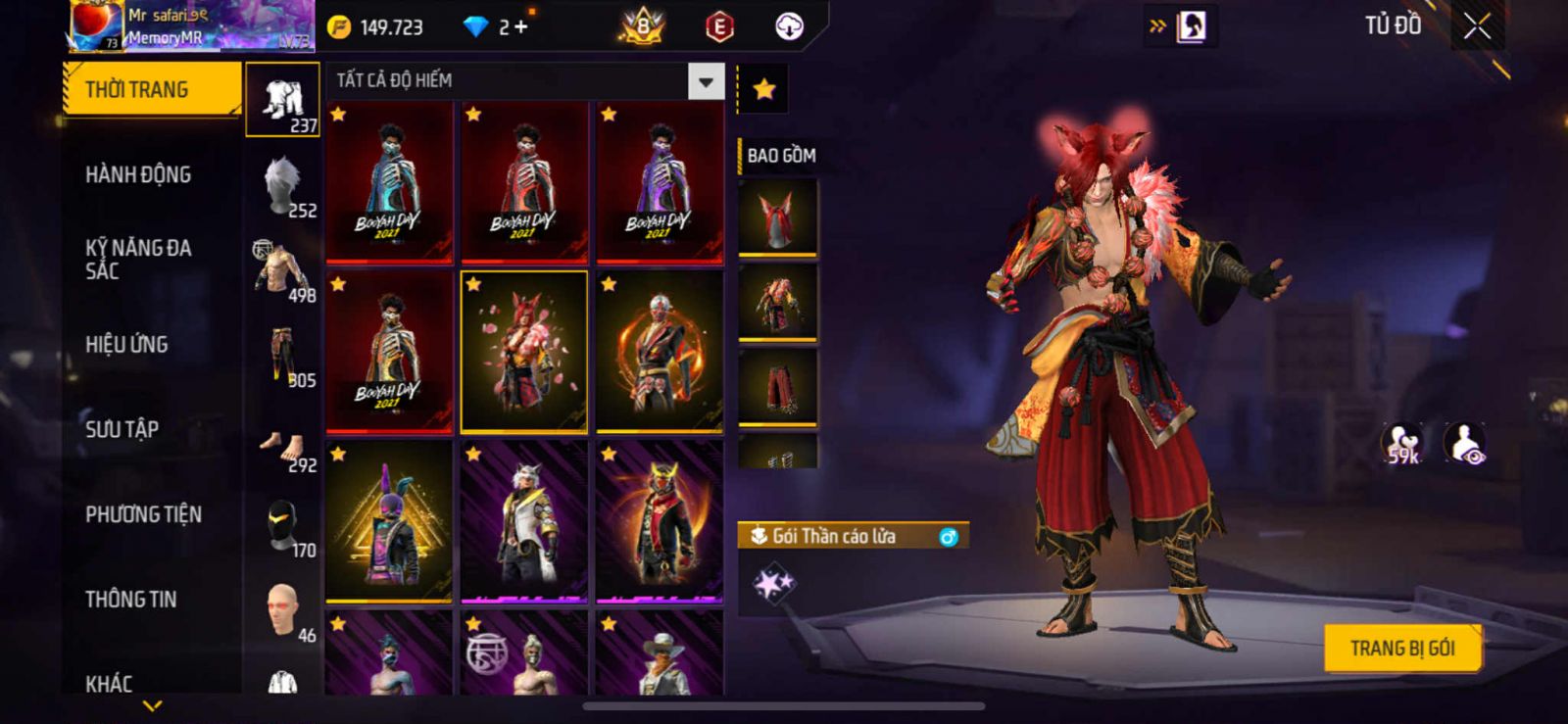Choose the bunny mask neon bundle
Screen dimensions: 1568x724
point(389,521)
